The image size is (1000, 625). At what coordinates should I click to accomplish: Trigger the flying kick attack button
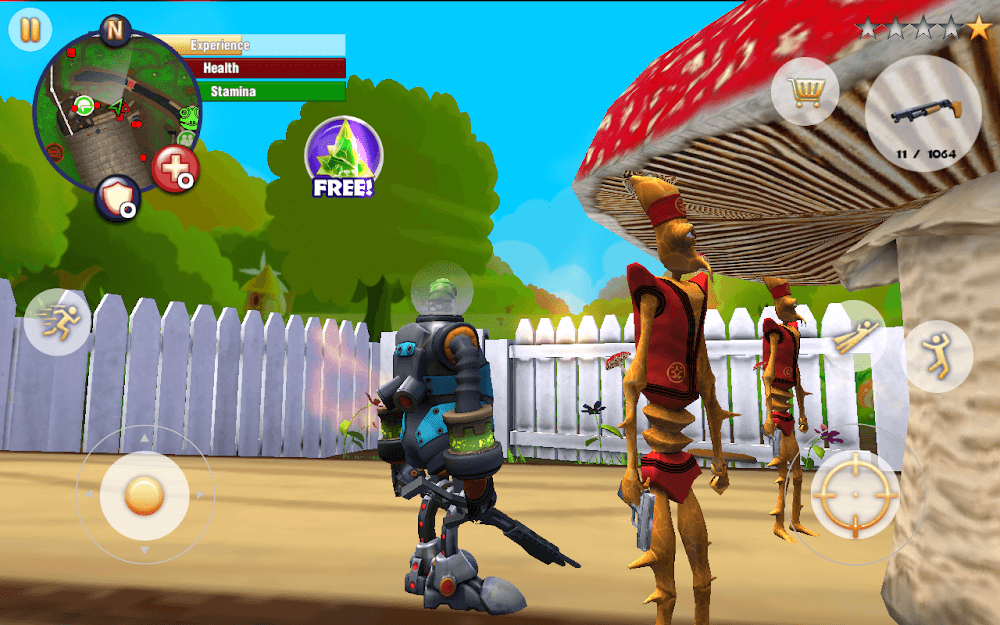click(857, 337)
